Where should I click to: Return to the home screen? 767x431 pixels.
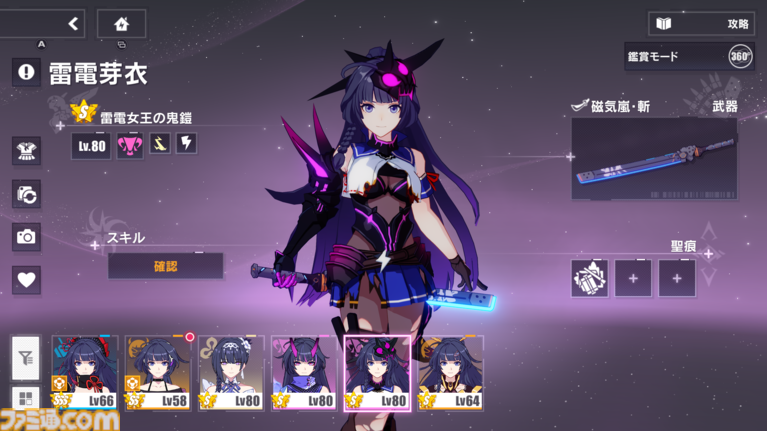coord(121,24)
